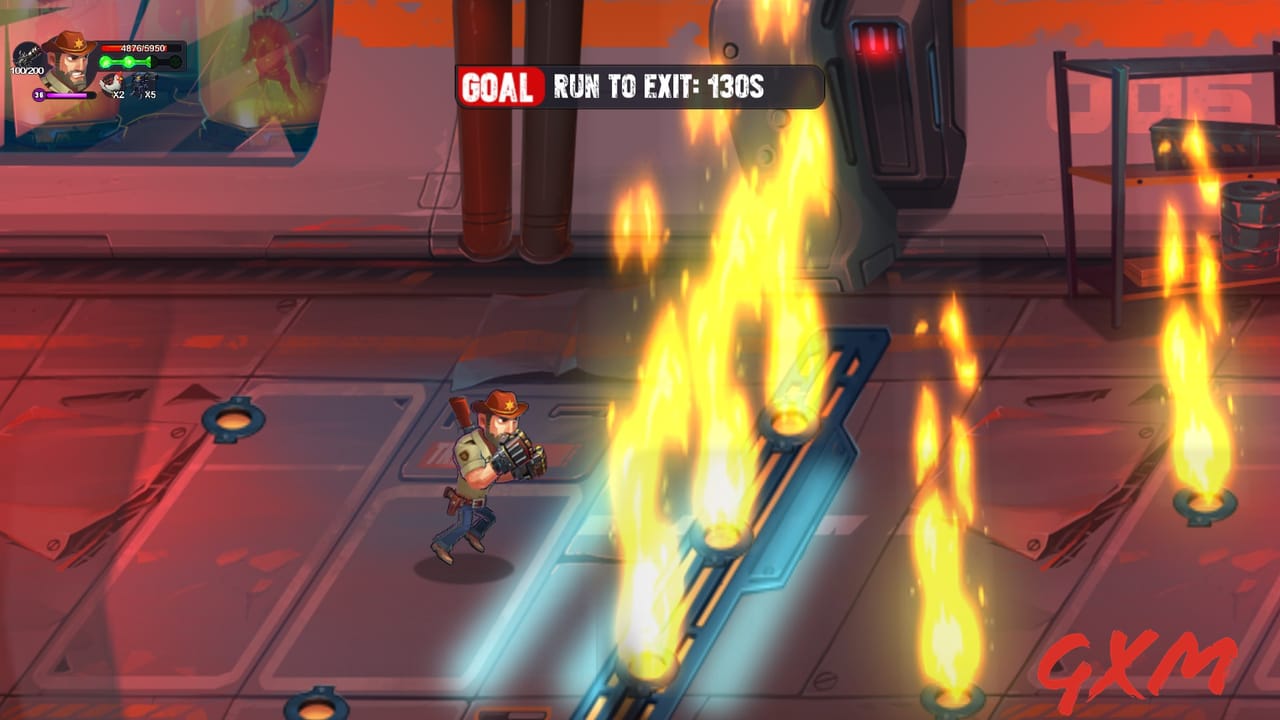Click the first green energy orb
This screenshot has width=1280, height=720.
[x=105, y=61]
